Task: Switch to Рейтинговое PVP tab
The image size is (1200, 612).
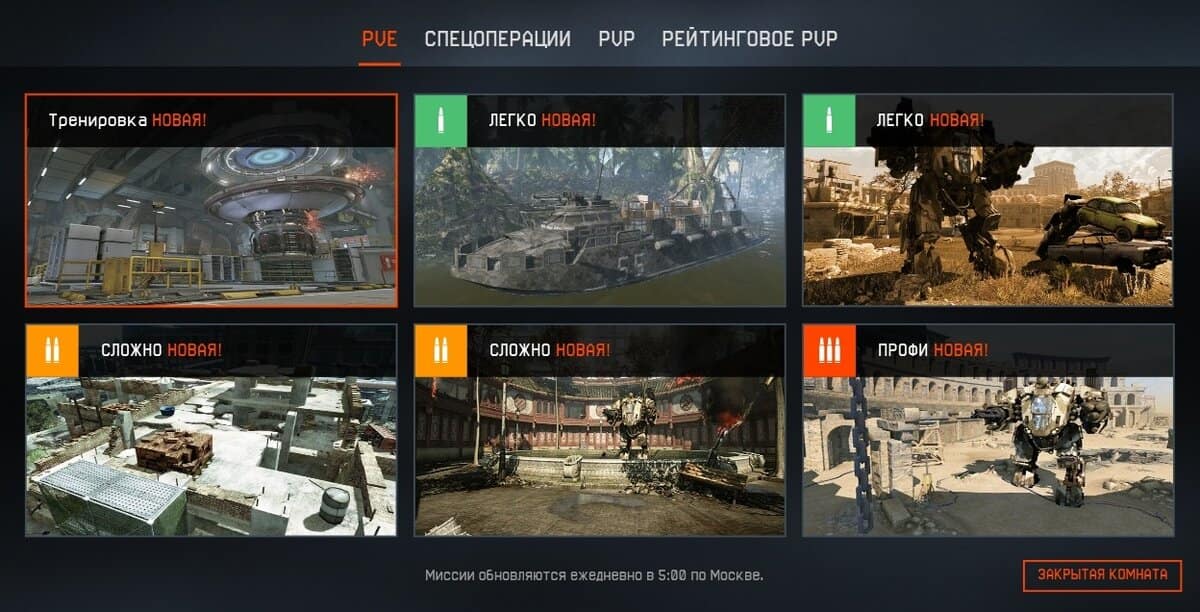Action: pyautogui.click(x=749, y=39)
